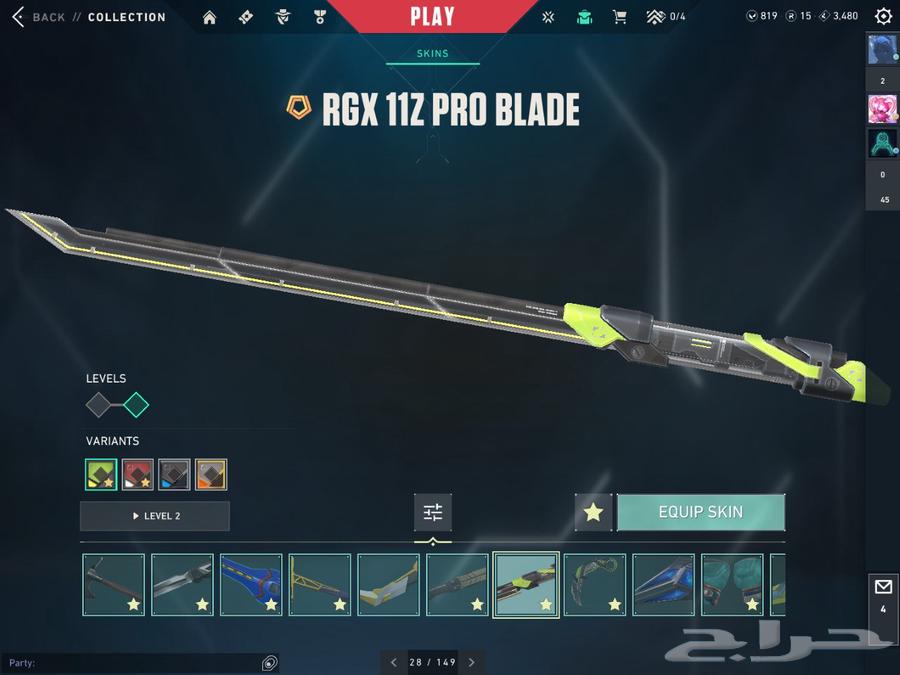Favorite this skin with the star button

tap(593, 512)
